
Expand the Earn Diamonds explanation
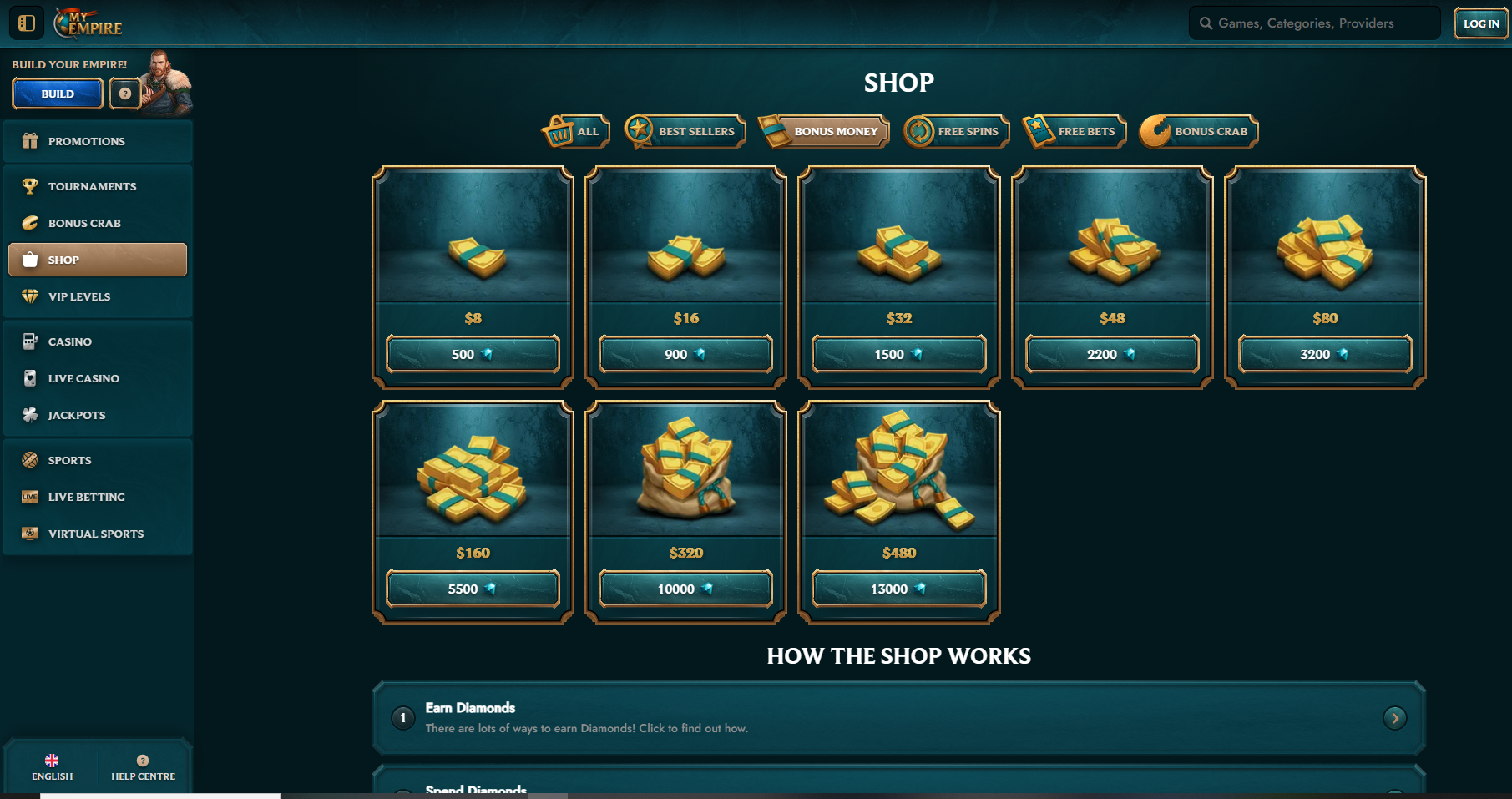1394,718
